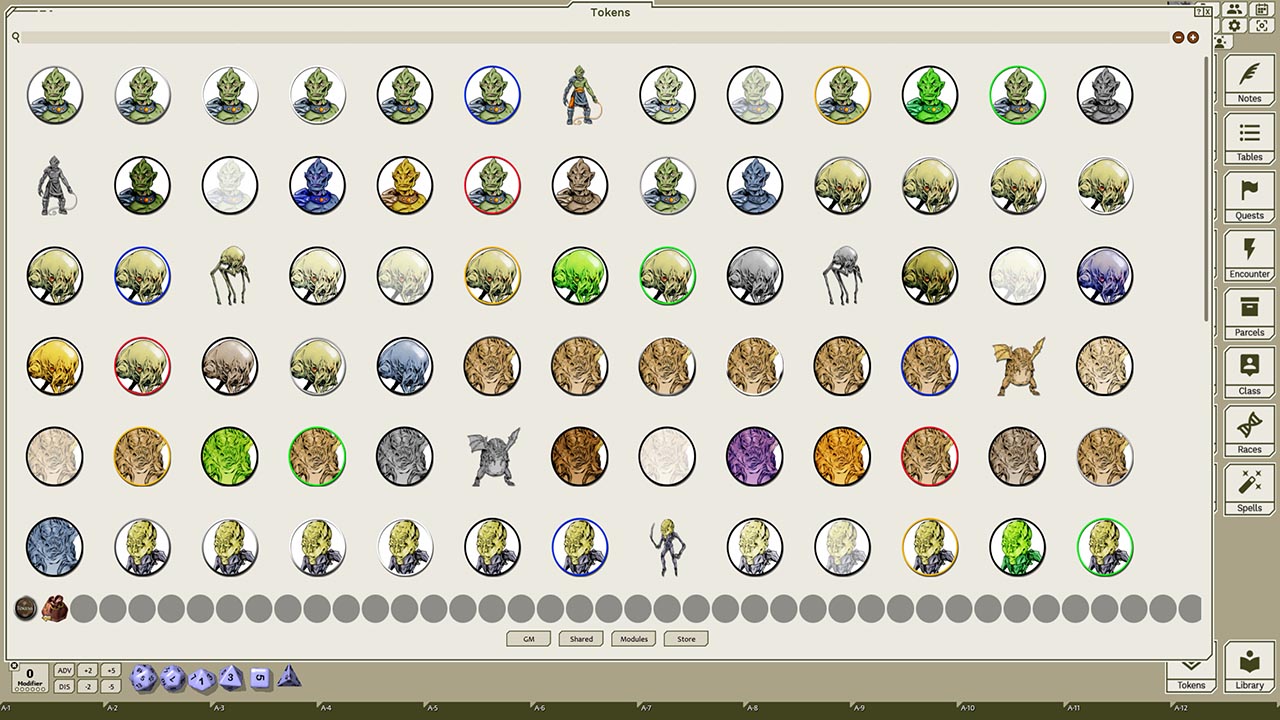Screen dimensions: 1280x720
Task: Toggle the DIS disadvantage button
Action: (64, 685)
